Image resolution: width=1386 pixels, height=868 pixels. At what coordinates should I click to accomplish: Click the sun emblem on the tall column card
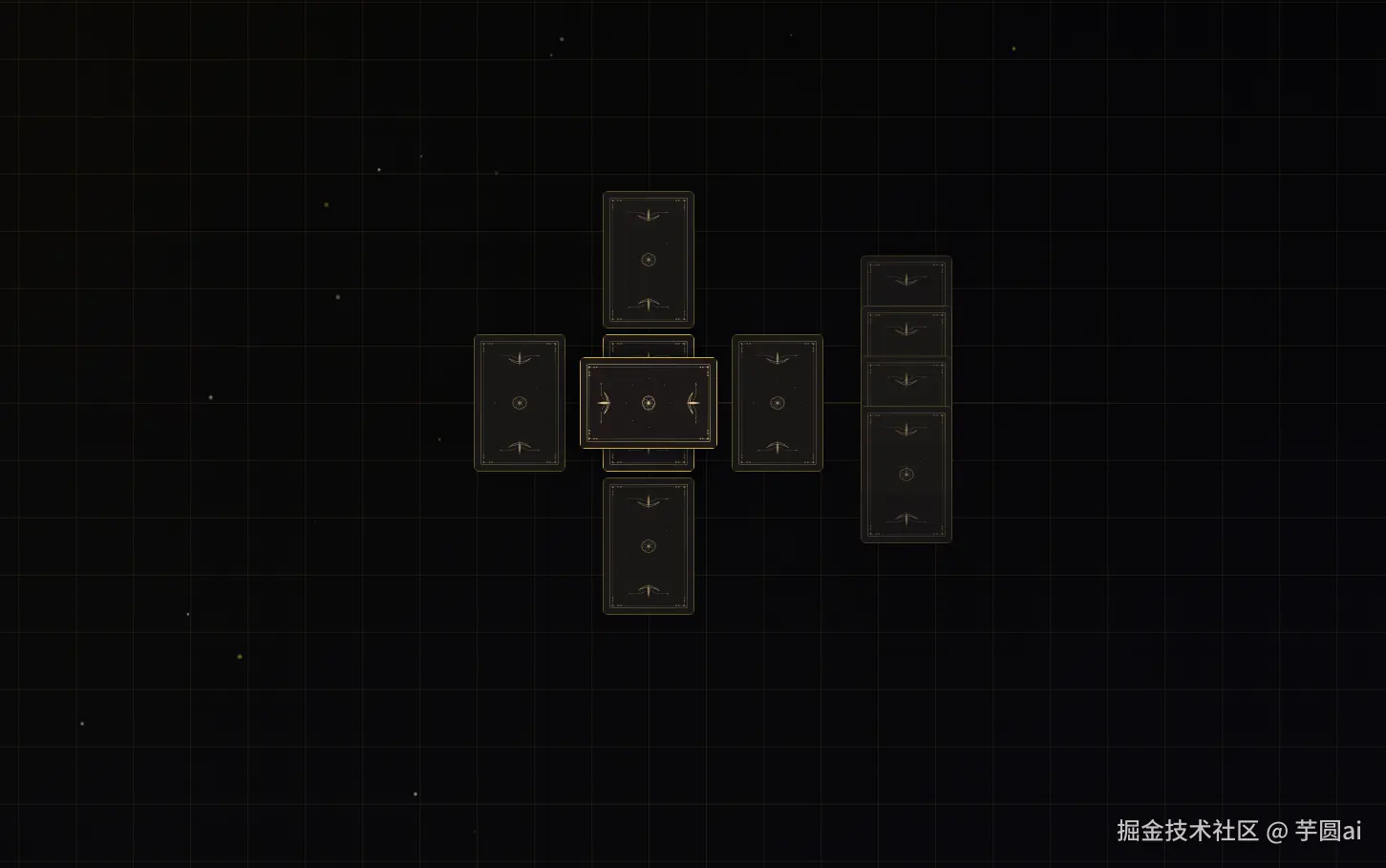(906, 474)
